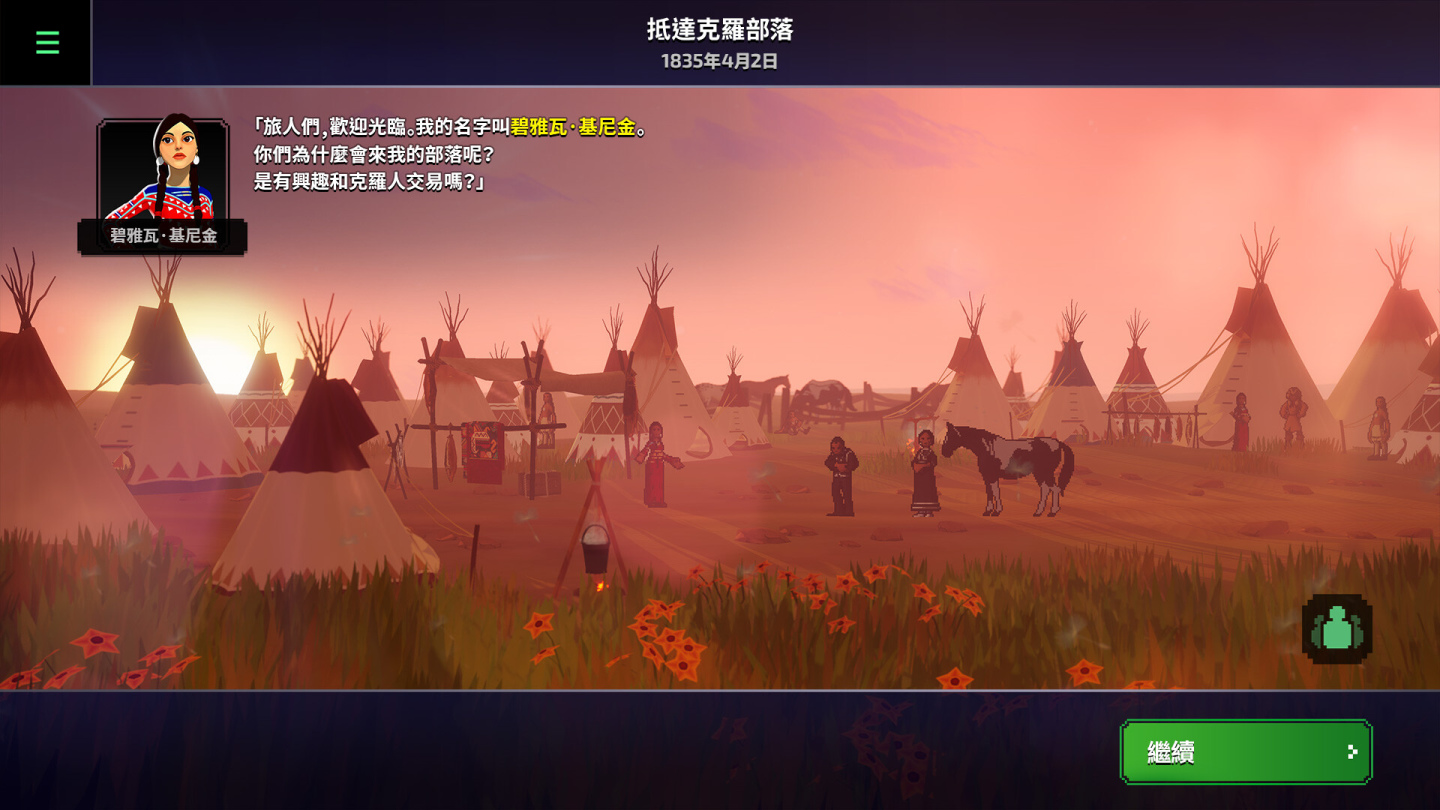Open the hamburger menu
Screen dimensions: 1440x810
point(45,42)
